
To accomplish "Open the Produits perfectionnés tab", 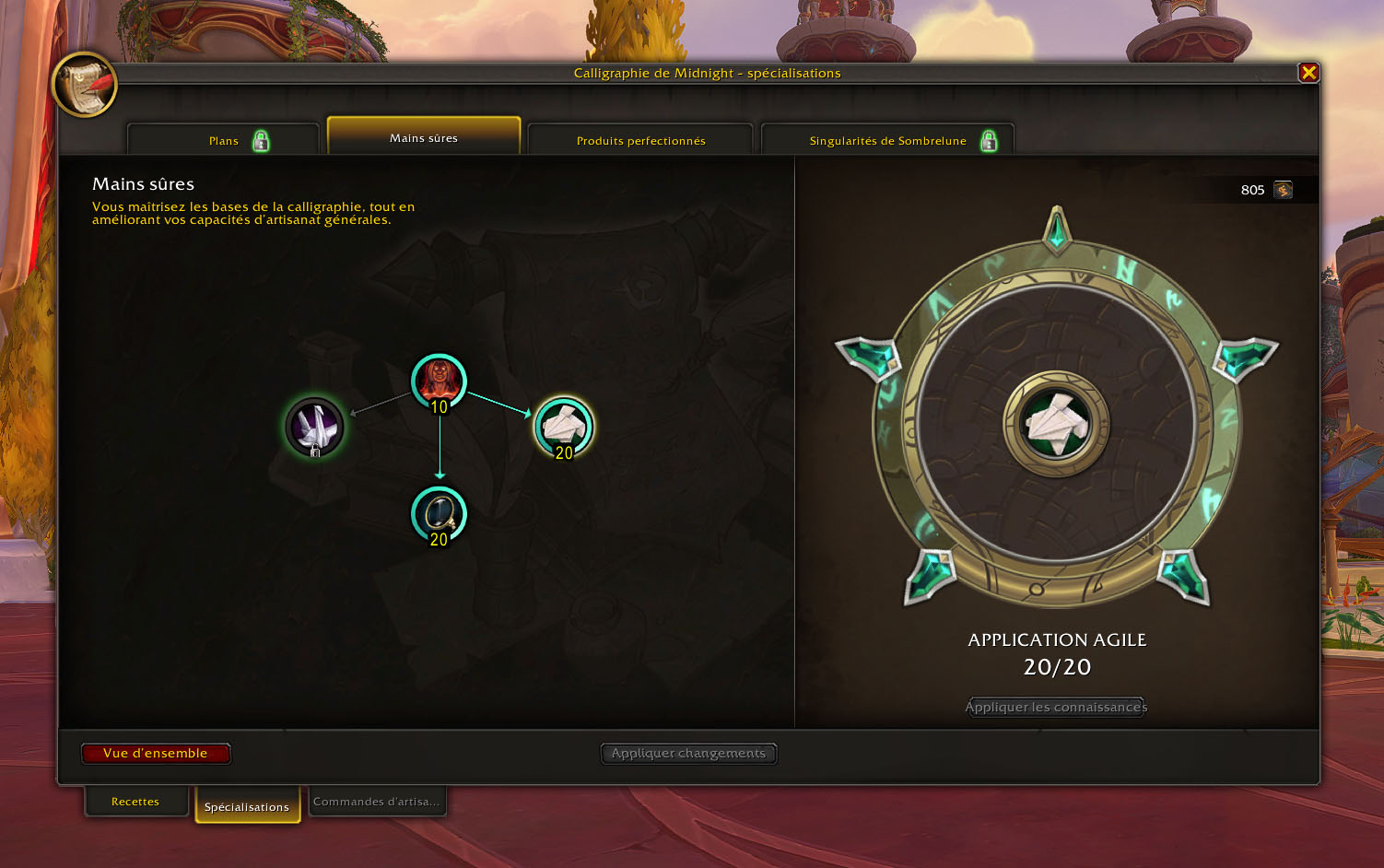I will click(x=640, y=141).
